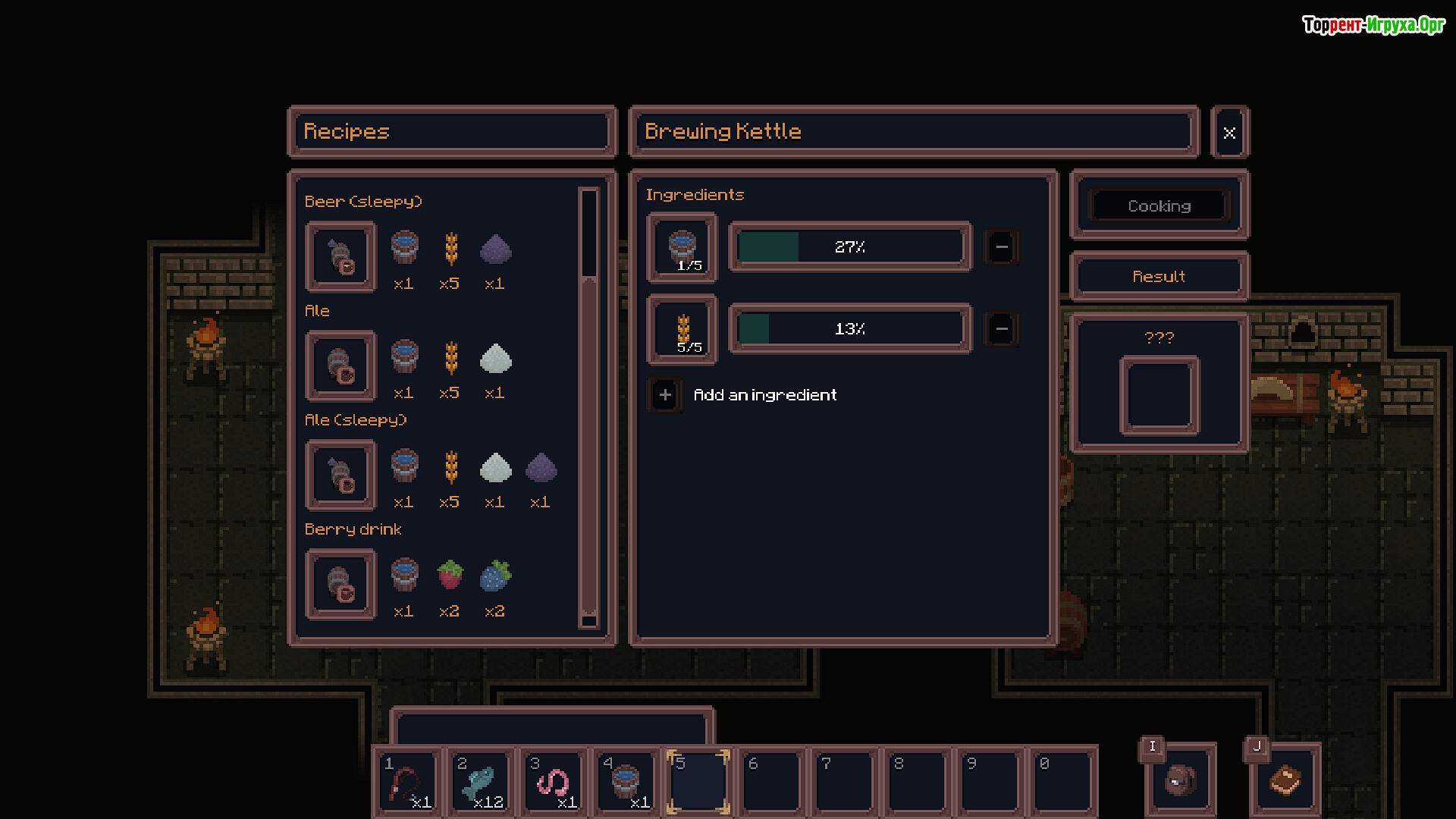Select the wheat ingredient slot
The width and height of the screenshot is (1456, 819).
tap(682, 330)
